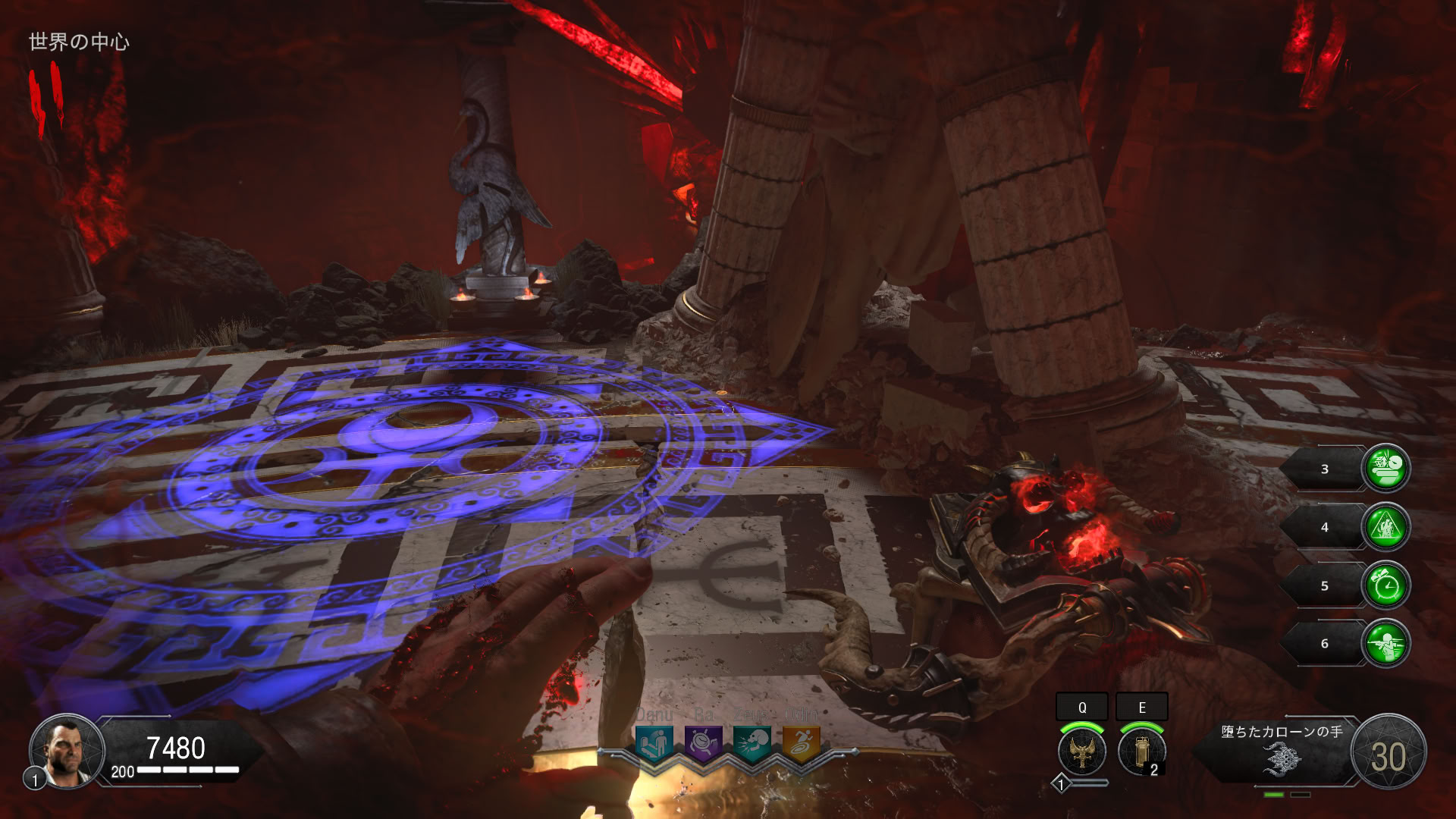Click the player character portrait

click(67, 751)
